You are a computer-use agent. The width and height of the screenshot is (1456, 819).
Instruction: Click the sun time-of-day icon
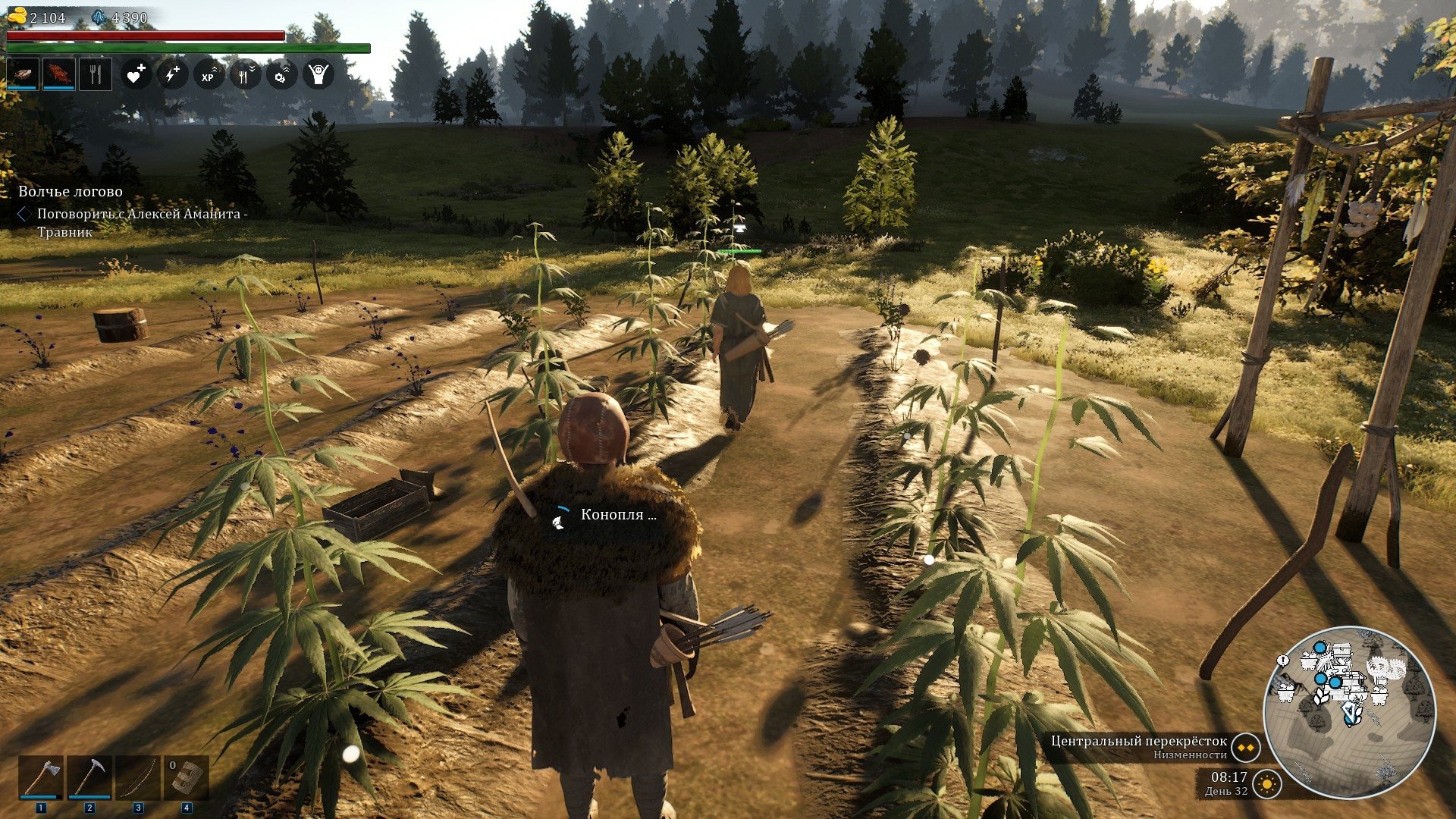click(x=1266, y=783)
